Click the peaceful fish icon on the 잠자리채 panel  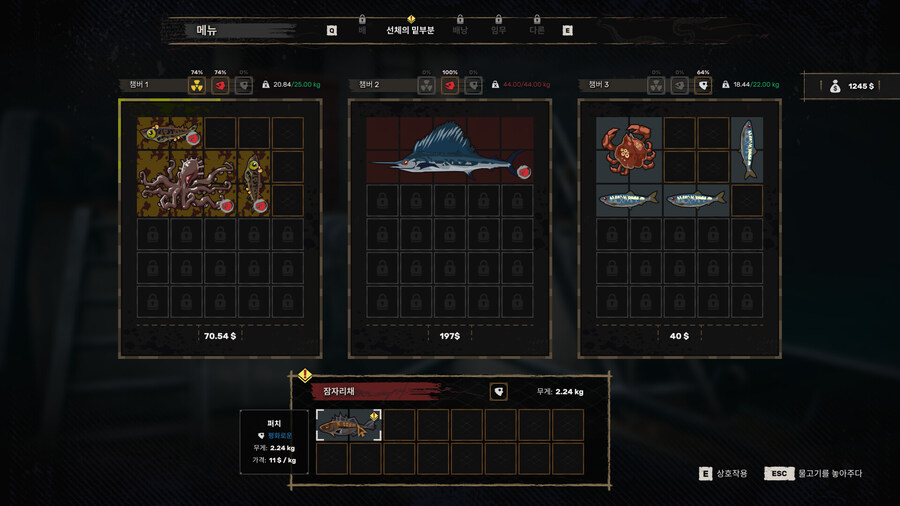click(498, 392)
